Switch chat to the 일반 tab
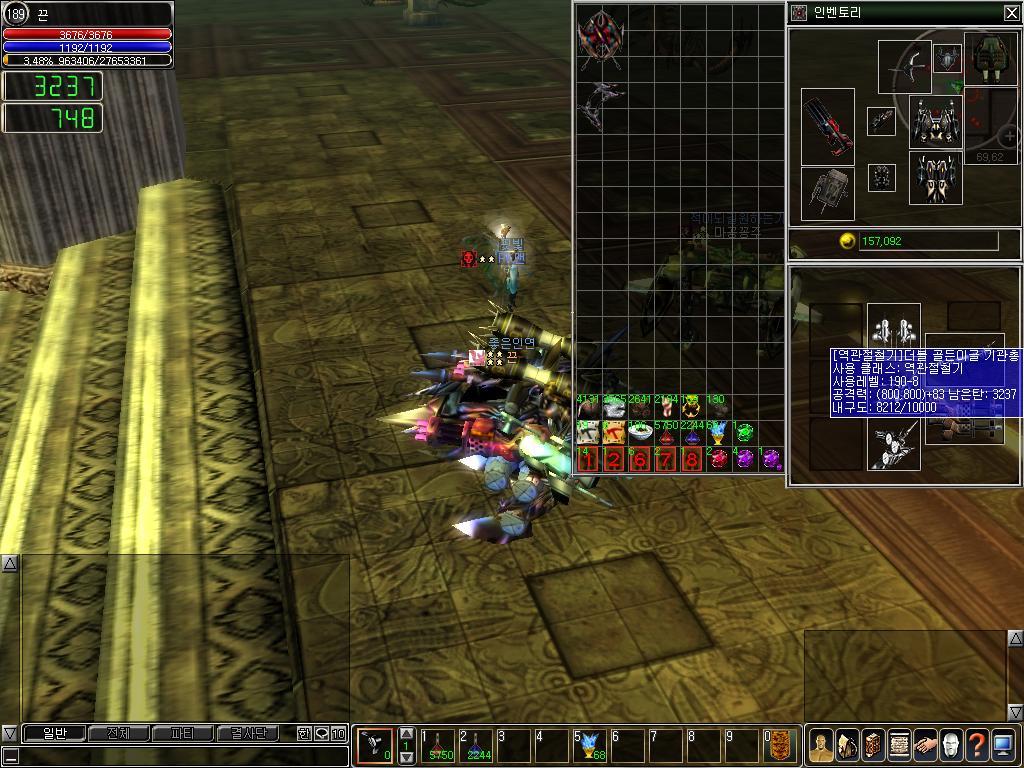The width and height of the screenshot is (1024, 768). (x=54, y=734)
